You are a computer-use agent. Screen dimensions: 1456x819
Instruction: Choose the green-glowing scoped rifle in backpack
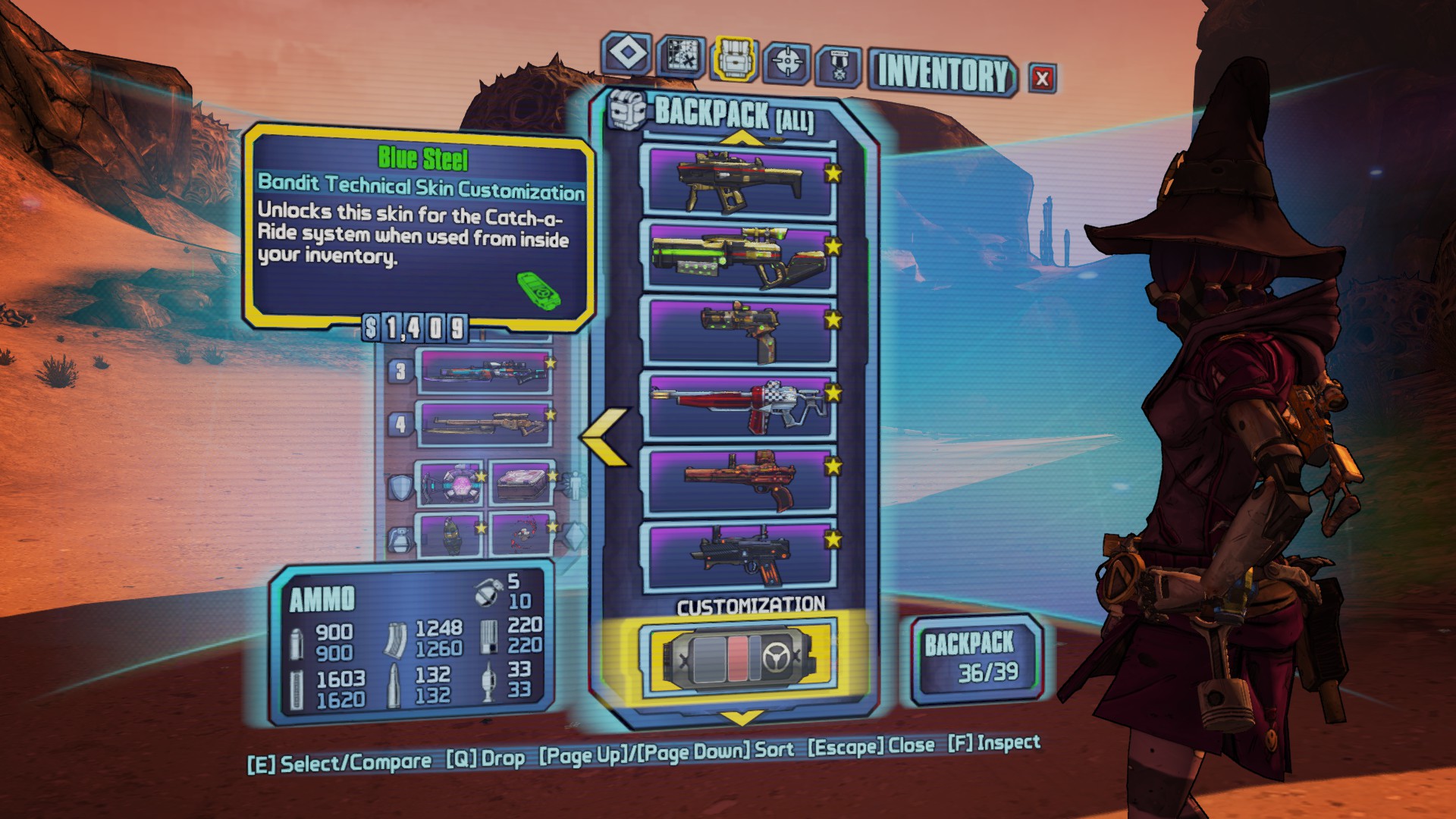[x=739, y=257]
